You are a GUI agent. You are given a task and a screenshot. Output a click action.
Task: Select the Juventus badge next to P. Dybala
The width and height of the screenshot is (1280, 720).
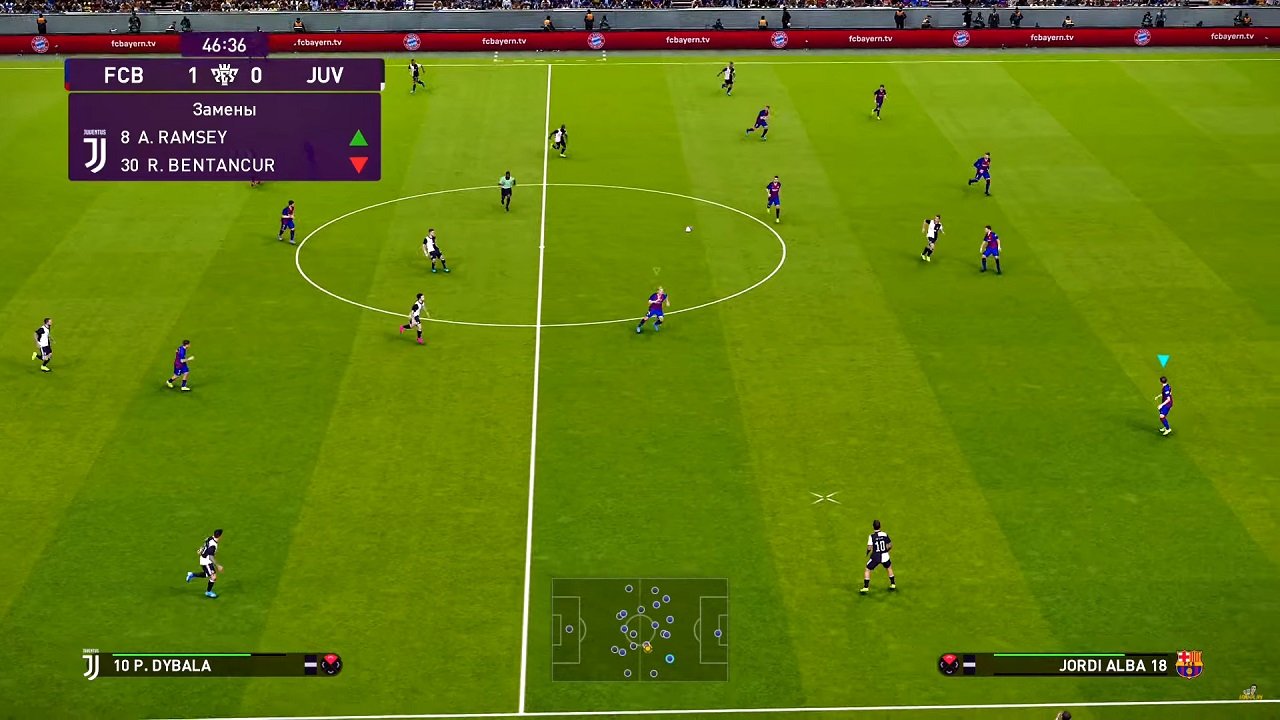pos(91,666)
